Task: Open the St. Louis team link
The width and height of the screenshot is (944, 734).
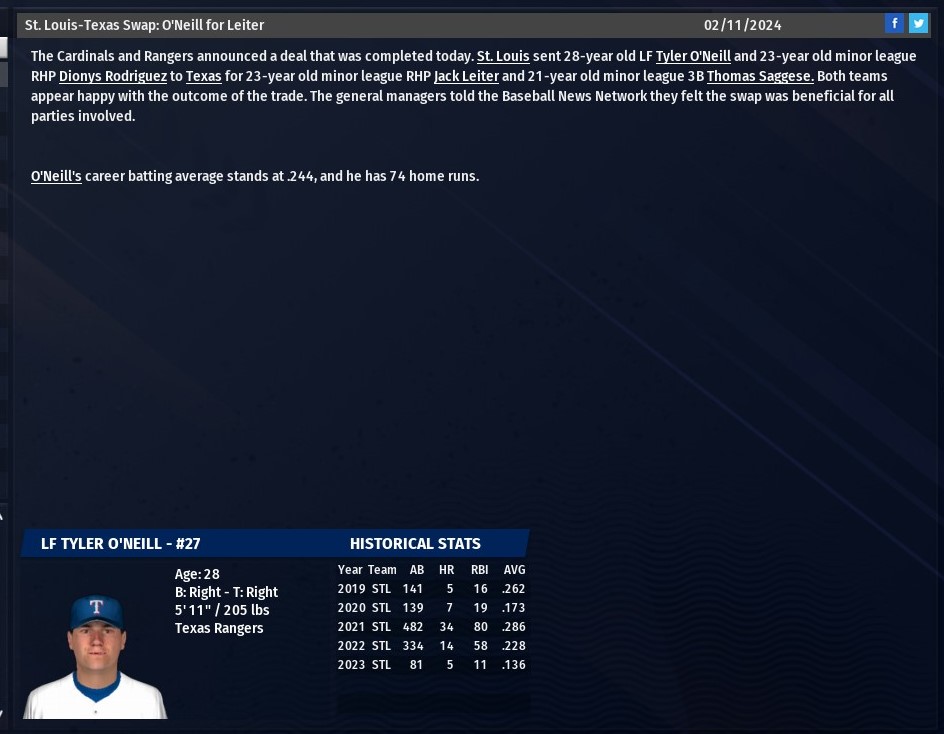Action: [503, 56]
